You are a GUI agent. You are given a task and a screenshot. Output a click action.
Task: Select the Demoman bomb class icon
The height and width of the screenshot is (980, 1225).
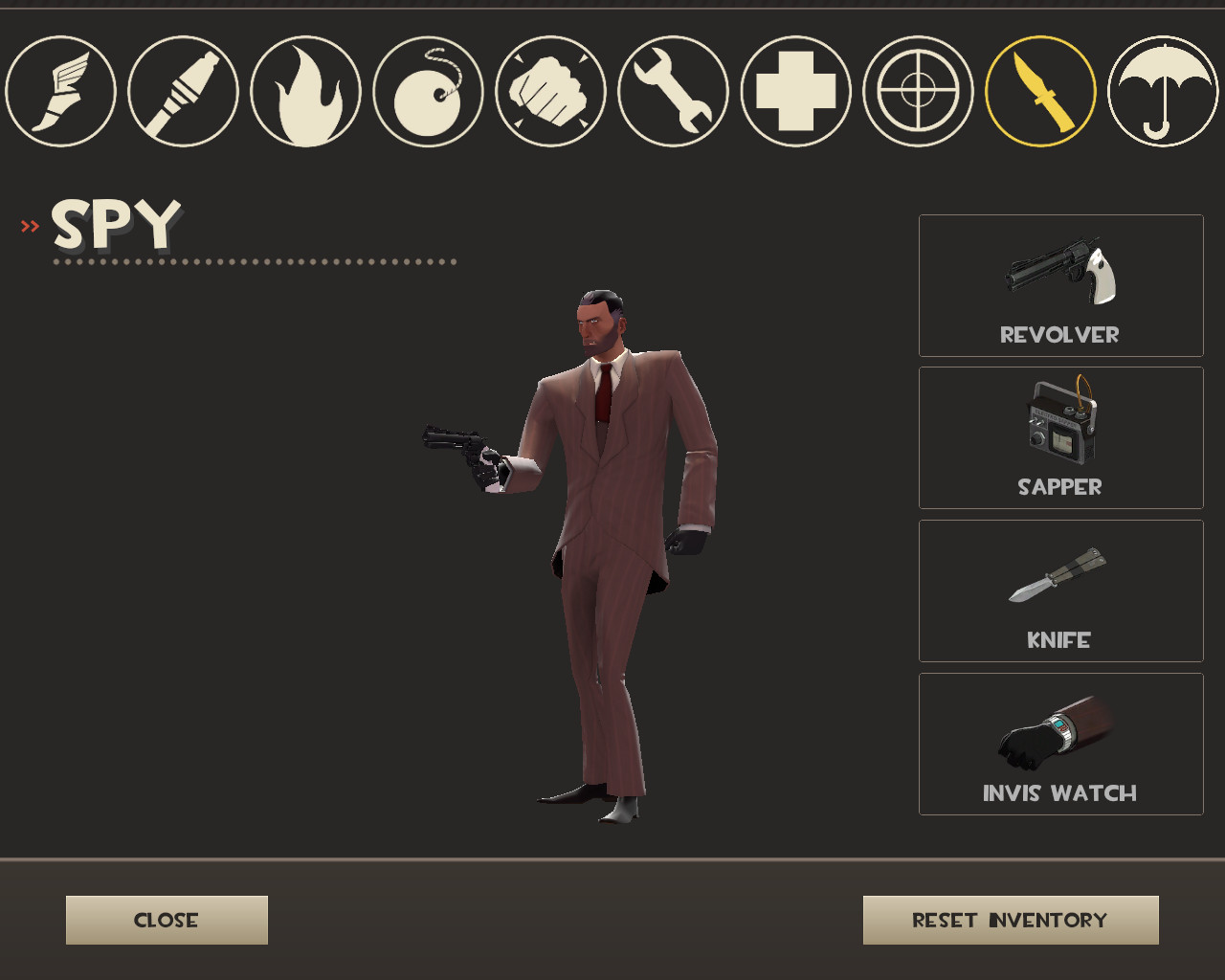coord(427,90)
